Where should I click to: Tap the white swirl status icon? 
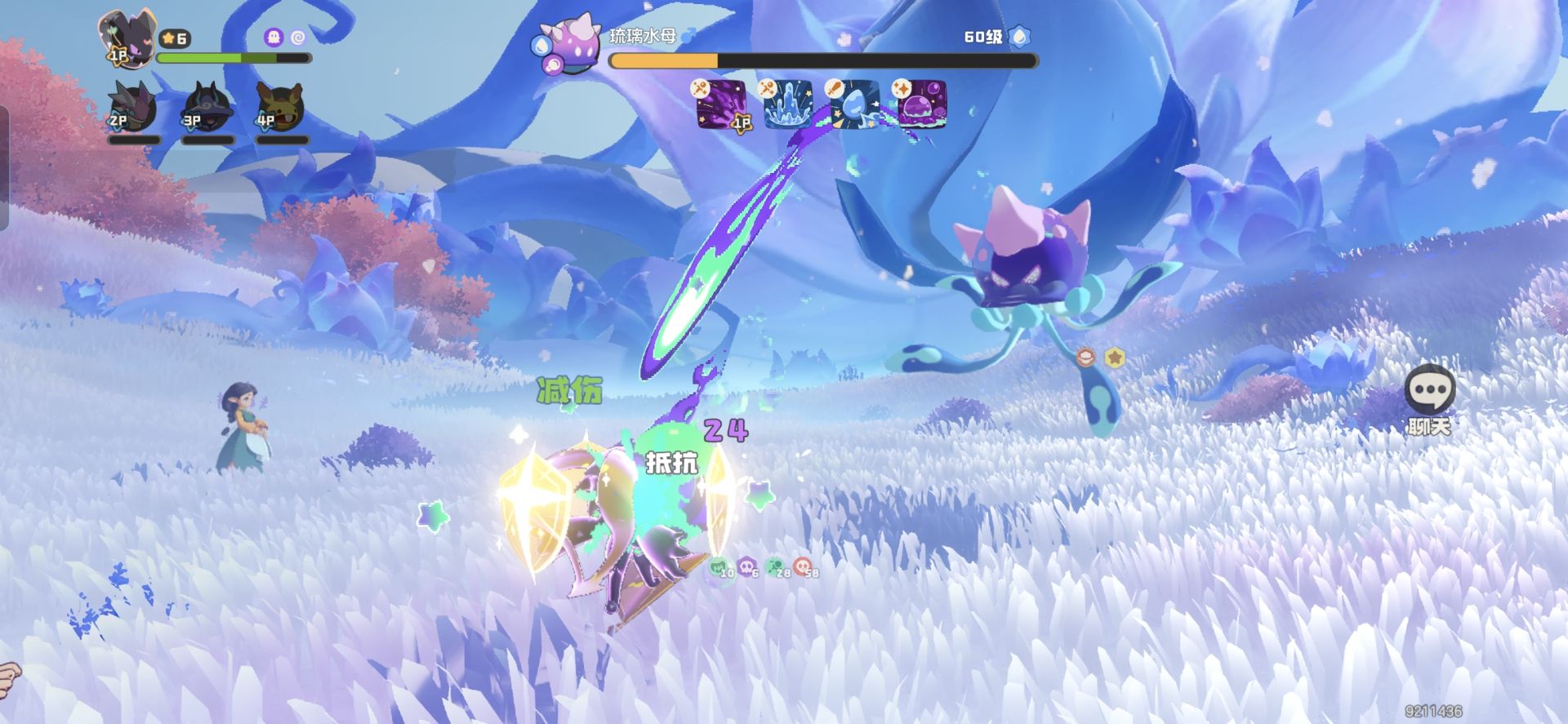pyautogui.click(x=298, y=38)
